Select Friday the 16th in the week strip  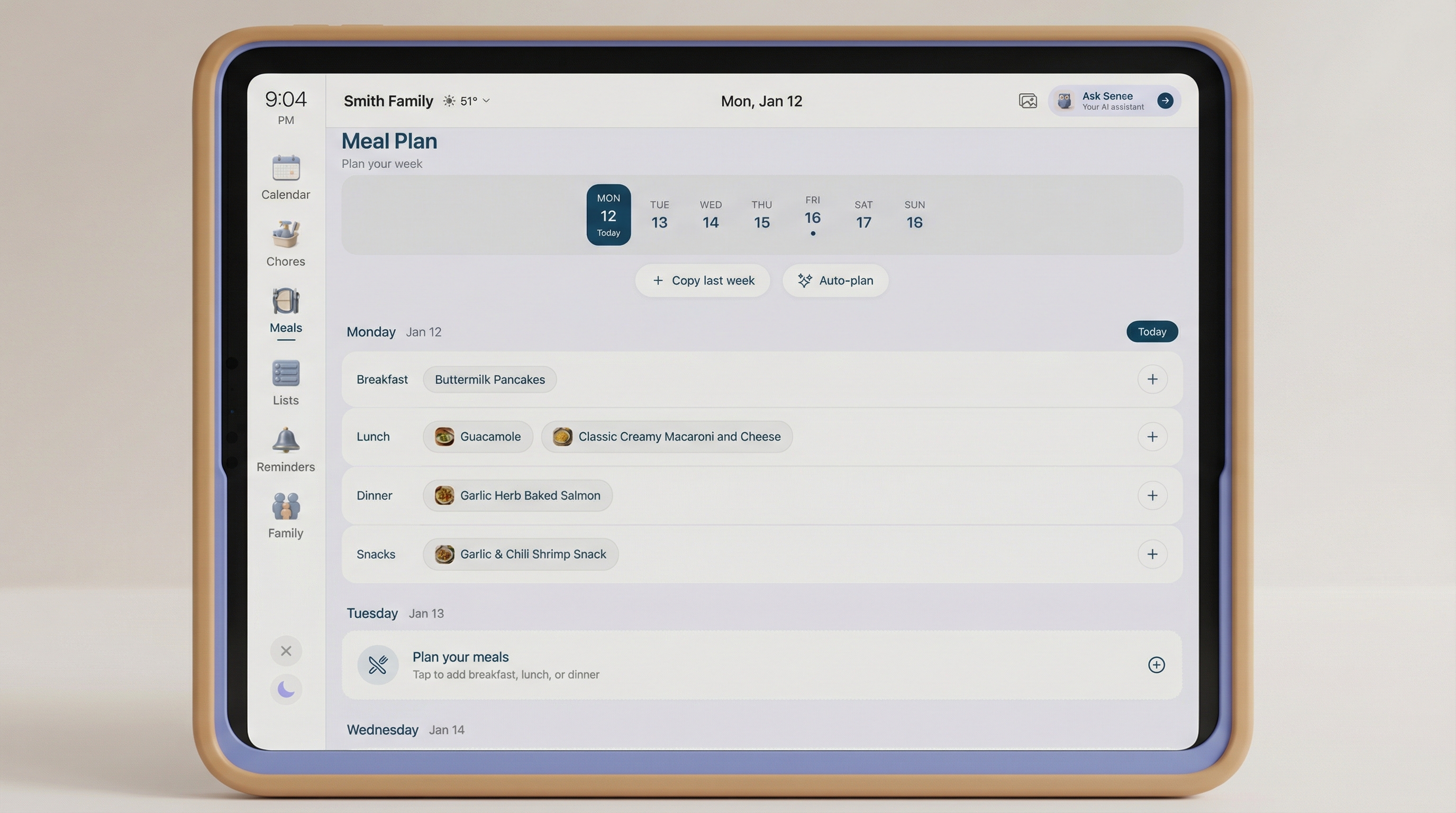(812, 214)
